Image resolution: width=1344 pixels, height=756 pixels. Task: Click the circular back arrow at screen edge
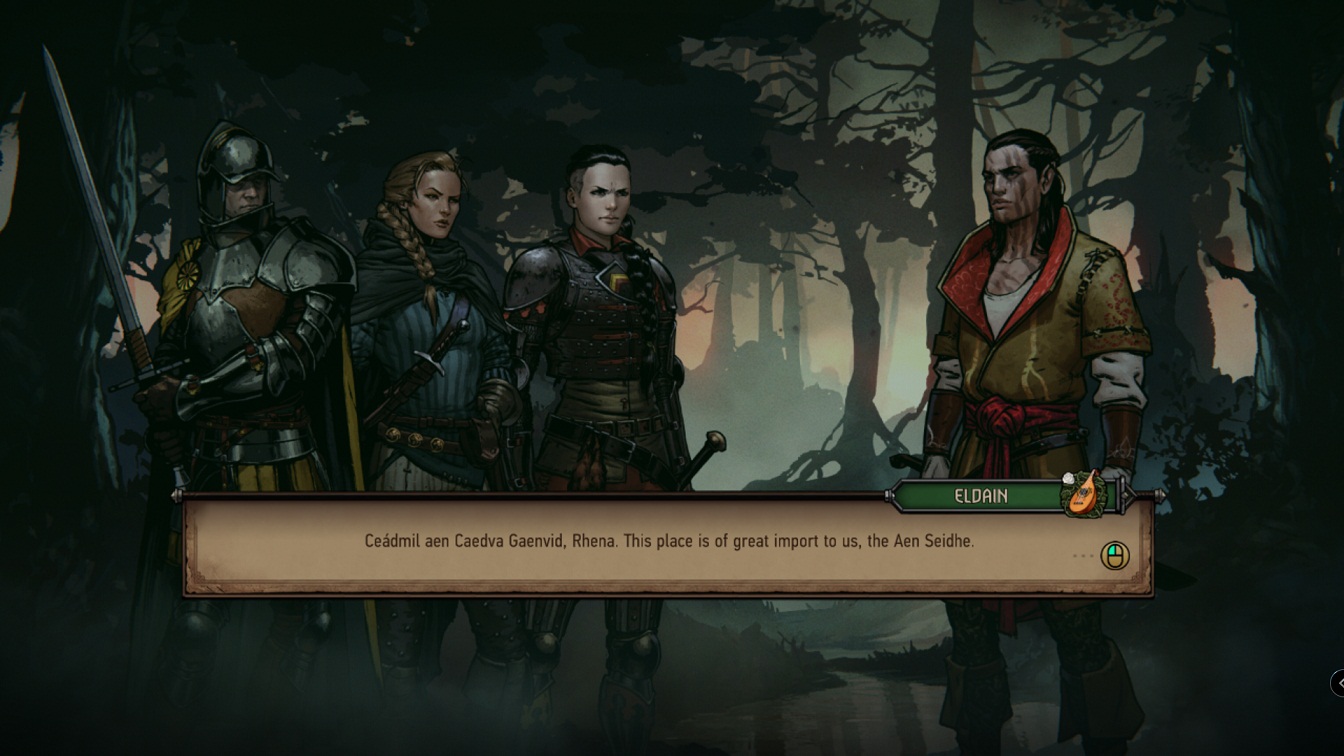pyautogui.click(x=1338, y=684)
